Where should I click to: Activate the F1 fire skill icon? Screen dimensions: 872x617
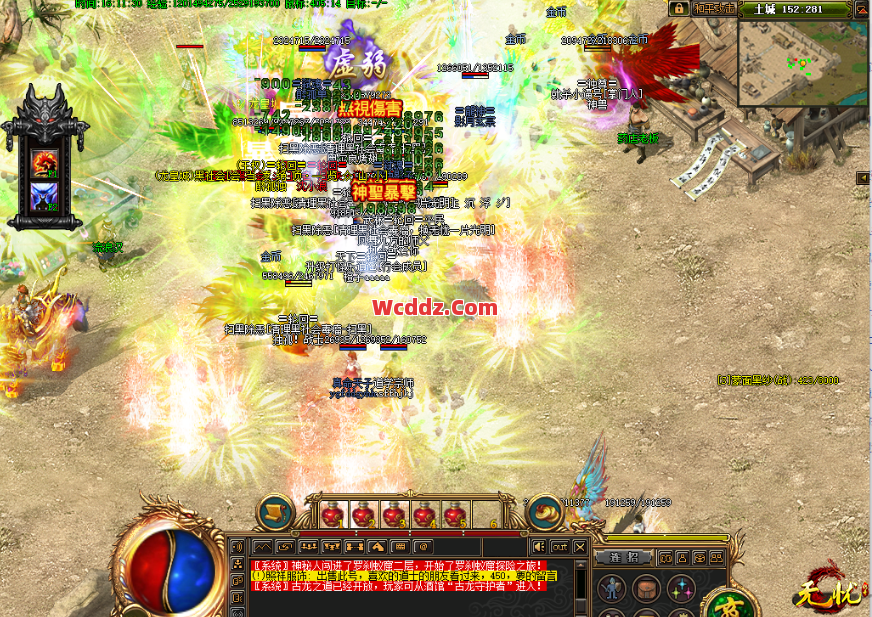pos(44,162)
